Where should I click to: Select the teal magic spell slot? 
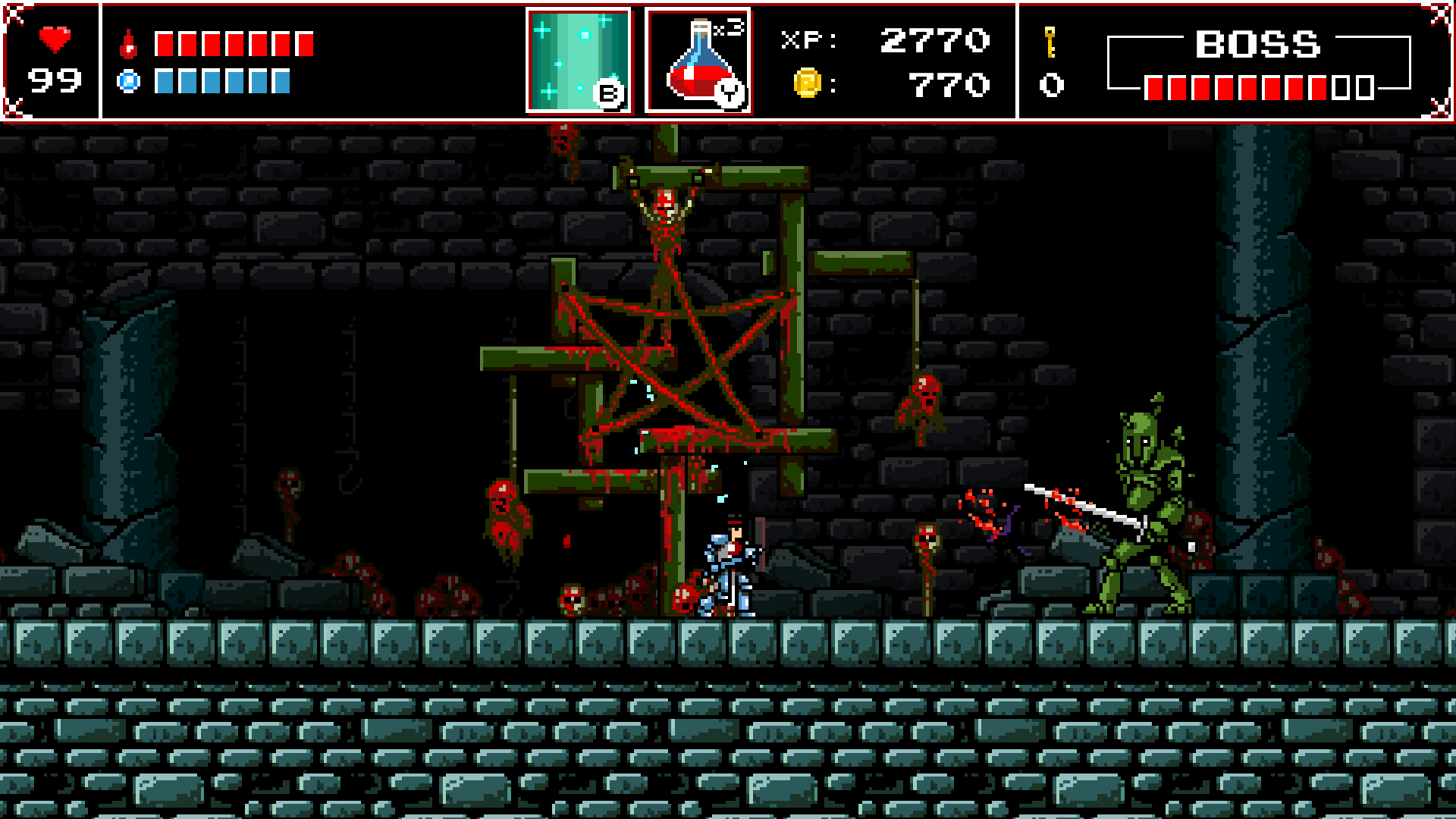[579, 61]
